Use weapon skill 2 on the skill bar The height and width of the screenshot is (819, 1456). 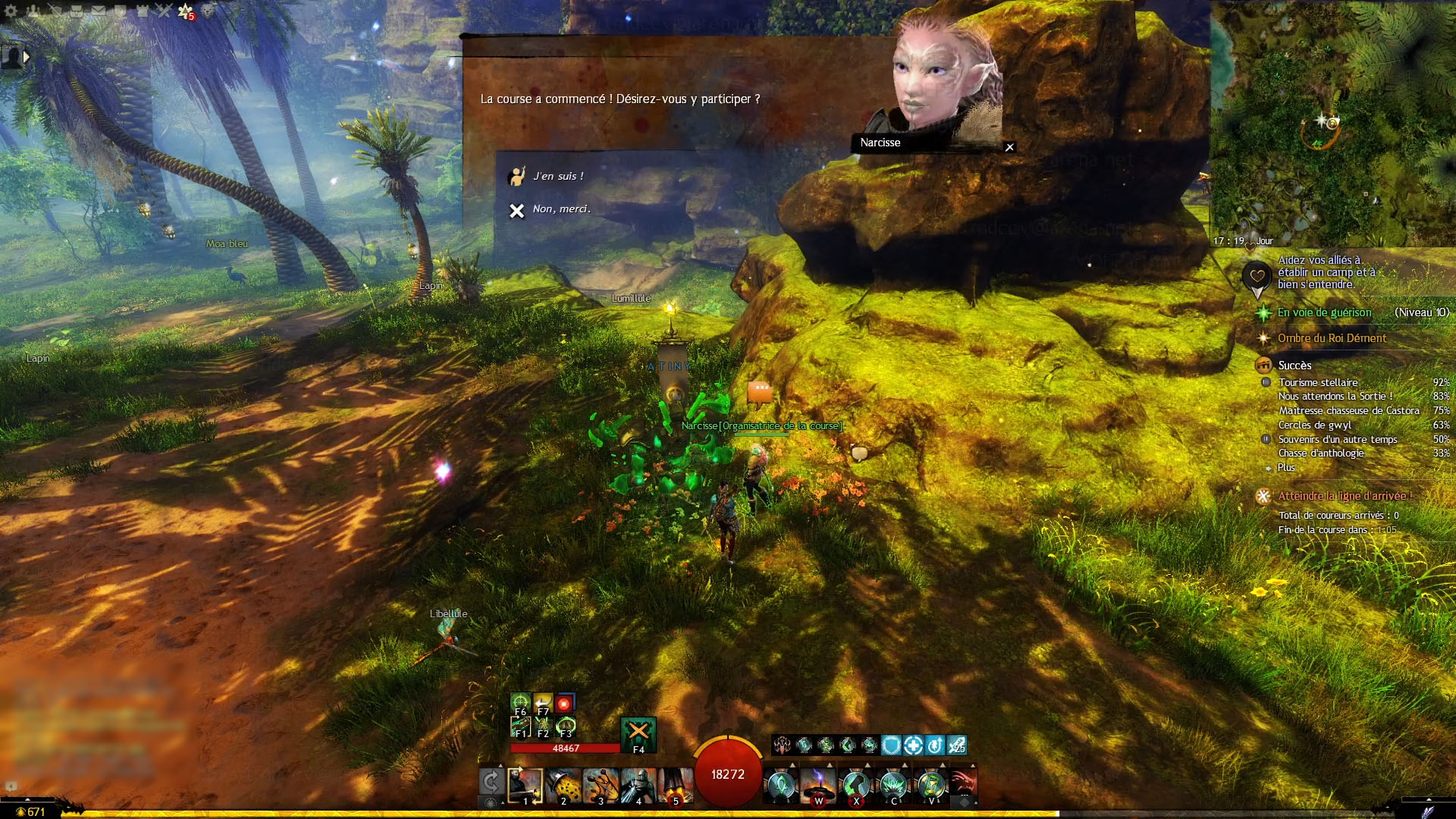click(563, 786)
